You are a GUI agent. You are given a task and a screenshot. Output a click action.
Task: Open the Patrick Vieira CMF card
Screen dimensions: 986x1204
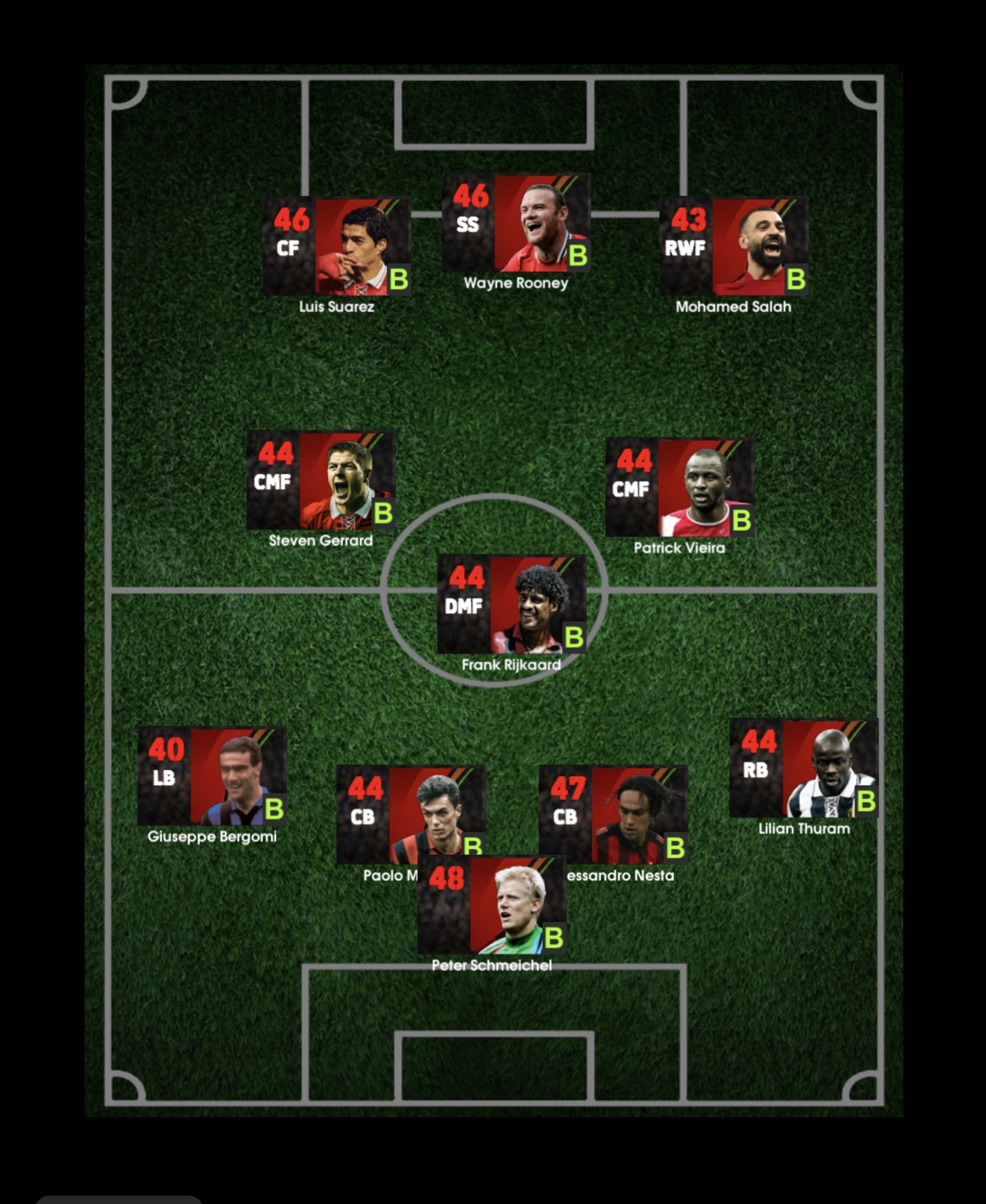pyautogui.click(x=679, y=487)
